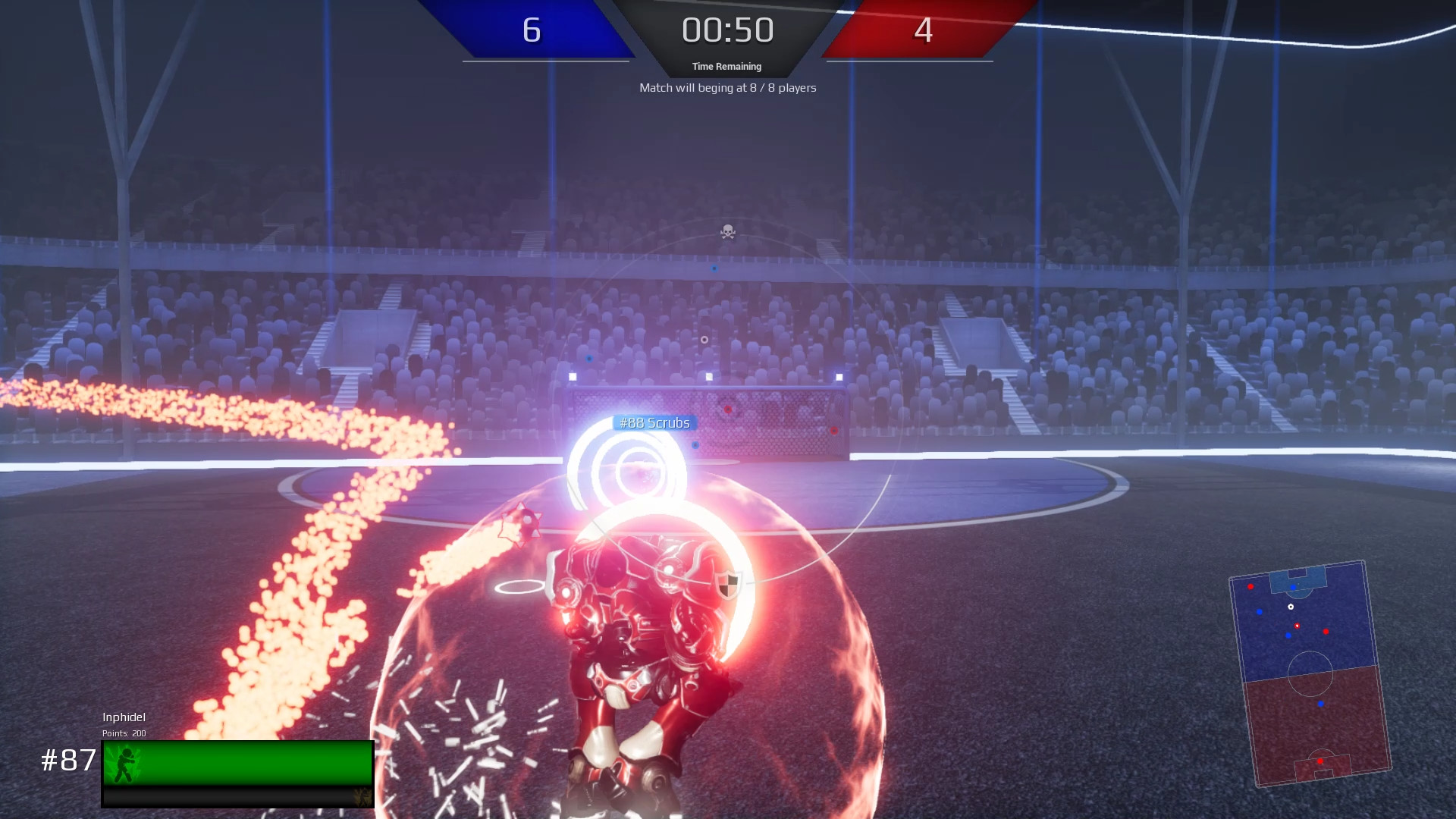Click the red team dot on the minimap midfield

pyautogui.click(x=1326, y=632)
